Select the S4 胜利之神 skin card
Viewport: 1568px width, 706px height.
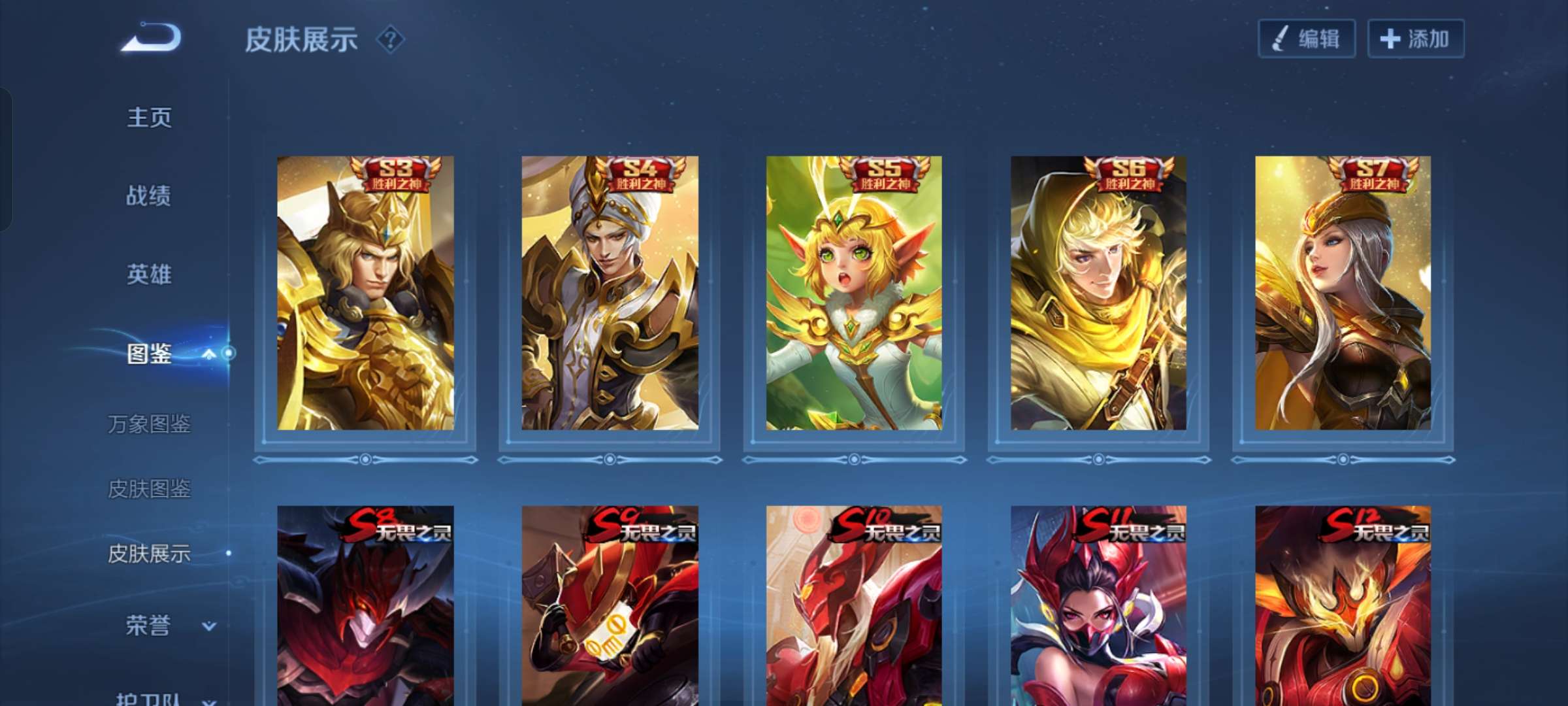pyautogui.click(x=610, y=293)
